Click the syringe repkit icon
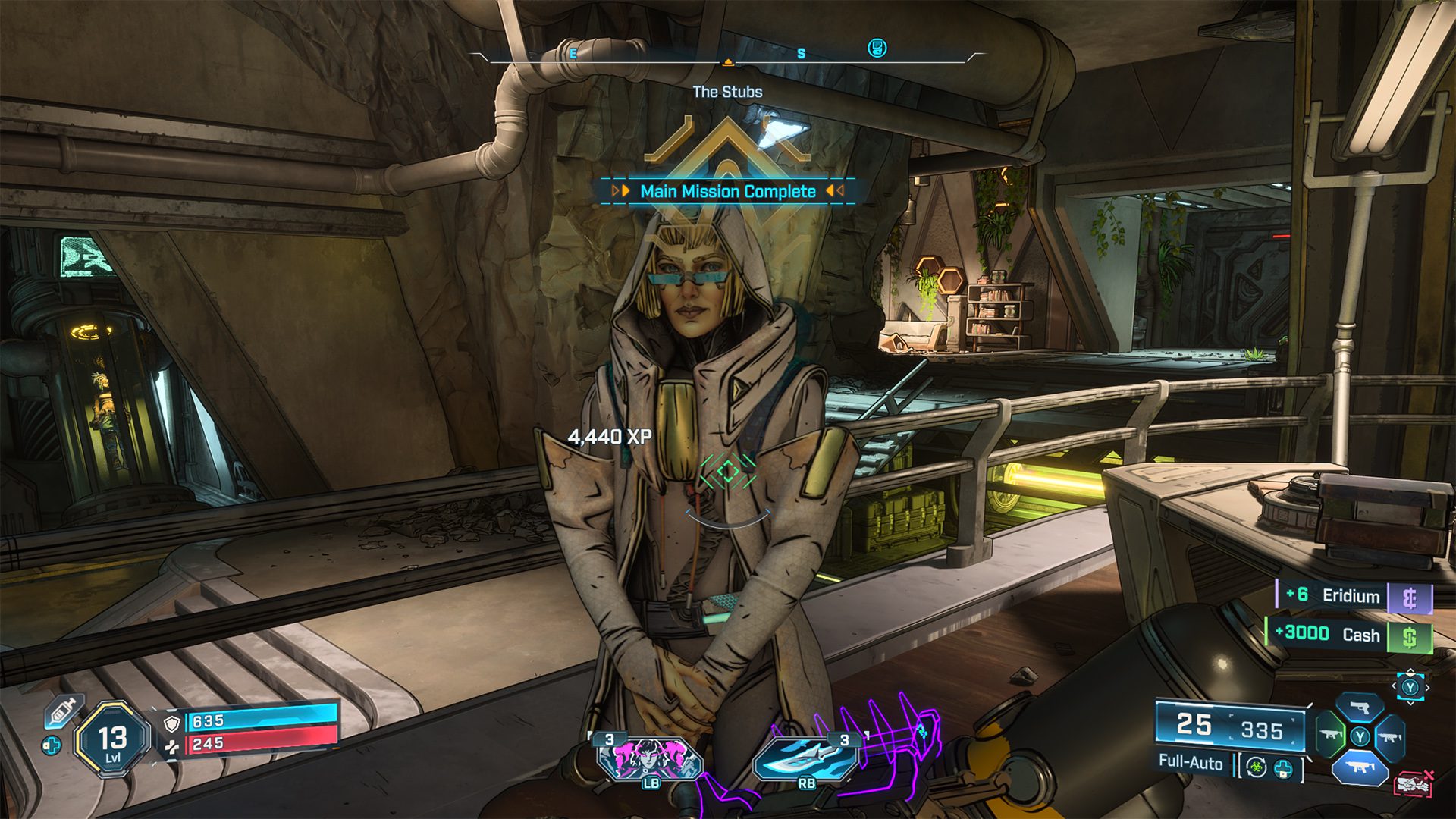 63,711
